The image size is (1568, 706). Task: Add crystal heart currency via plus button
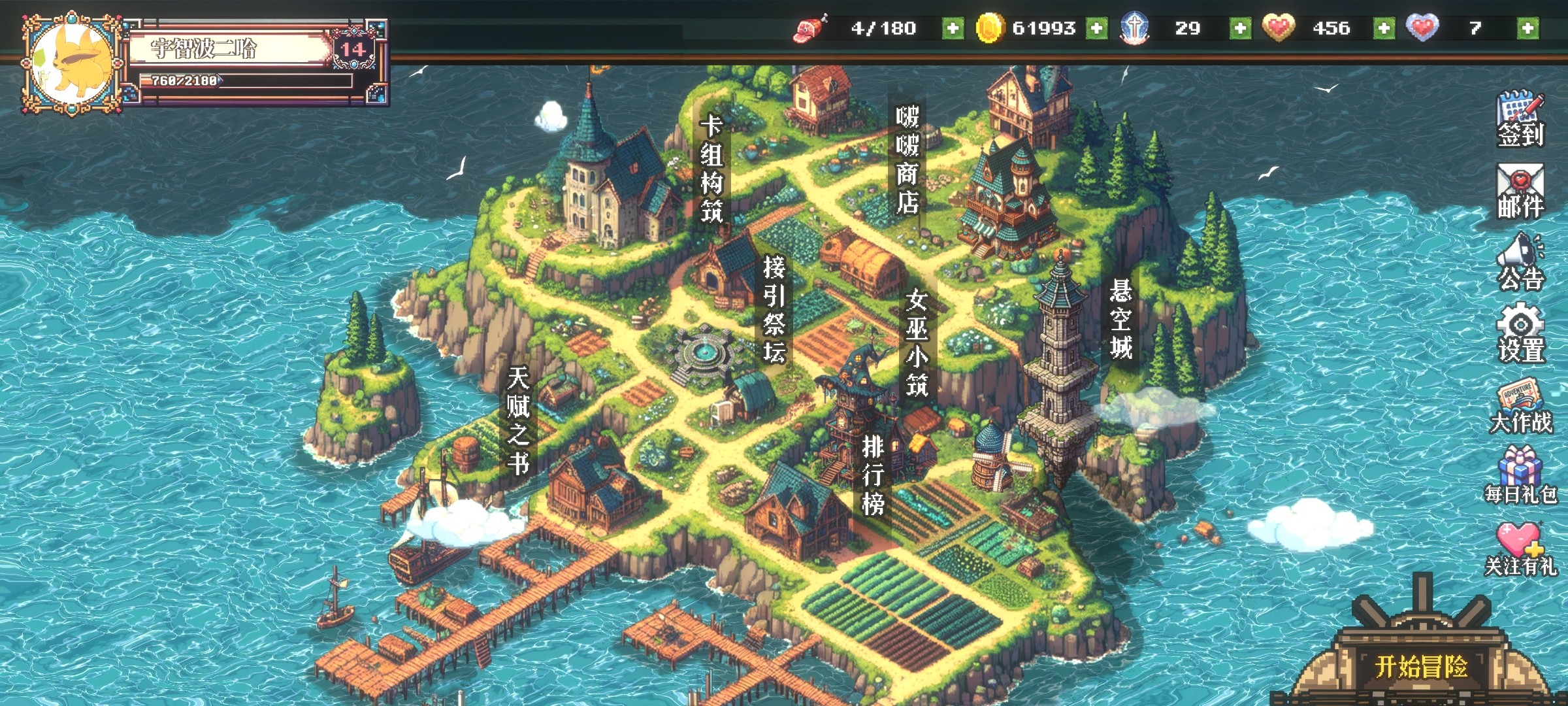[x=1527, y=28]
